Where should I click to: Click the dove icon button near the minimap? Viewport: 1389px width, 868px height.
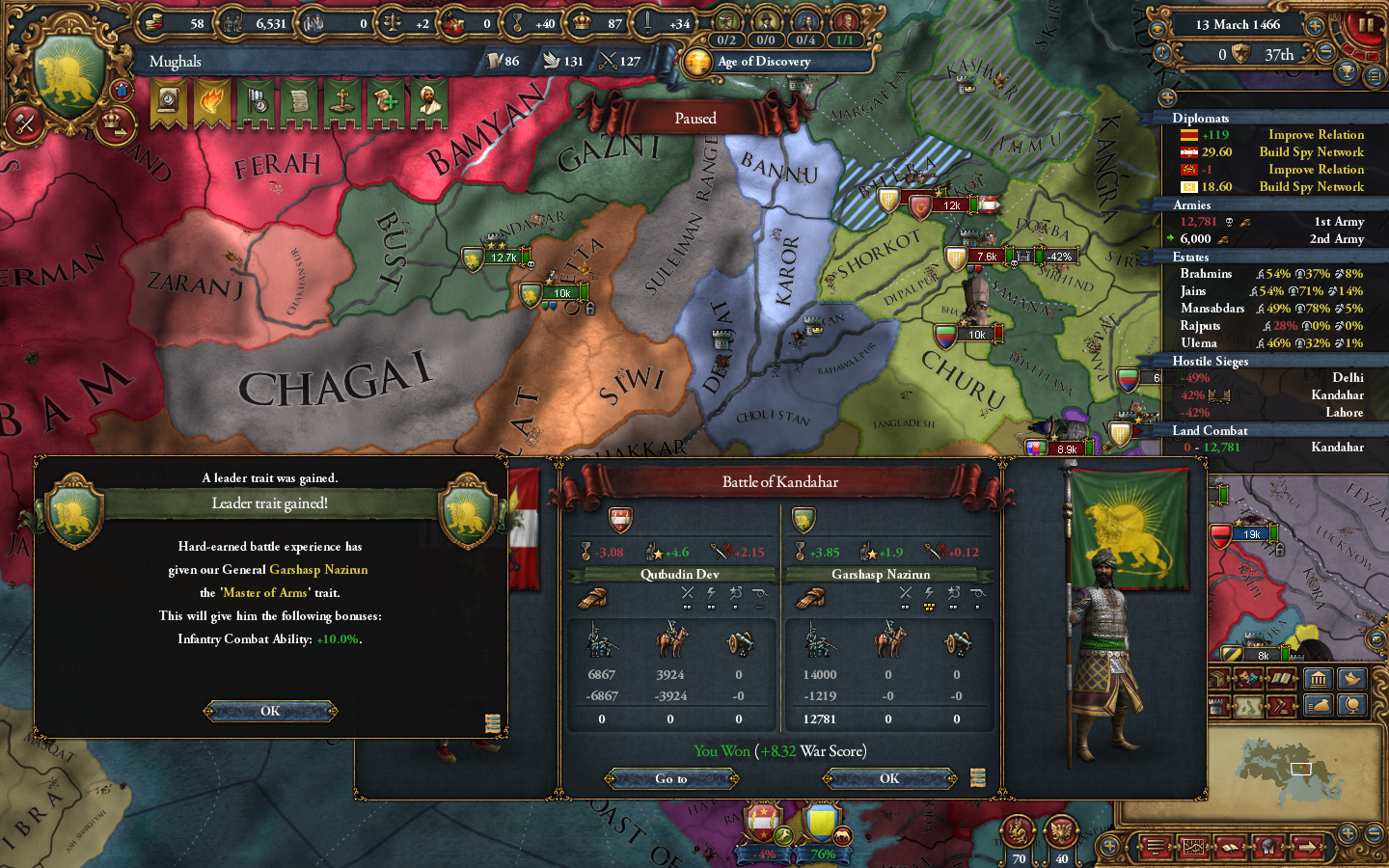(1353, 678)
